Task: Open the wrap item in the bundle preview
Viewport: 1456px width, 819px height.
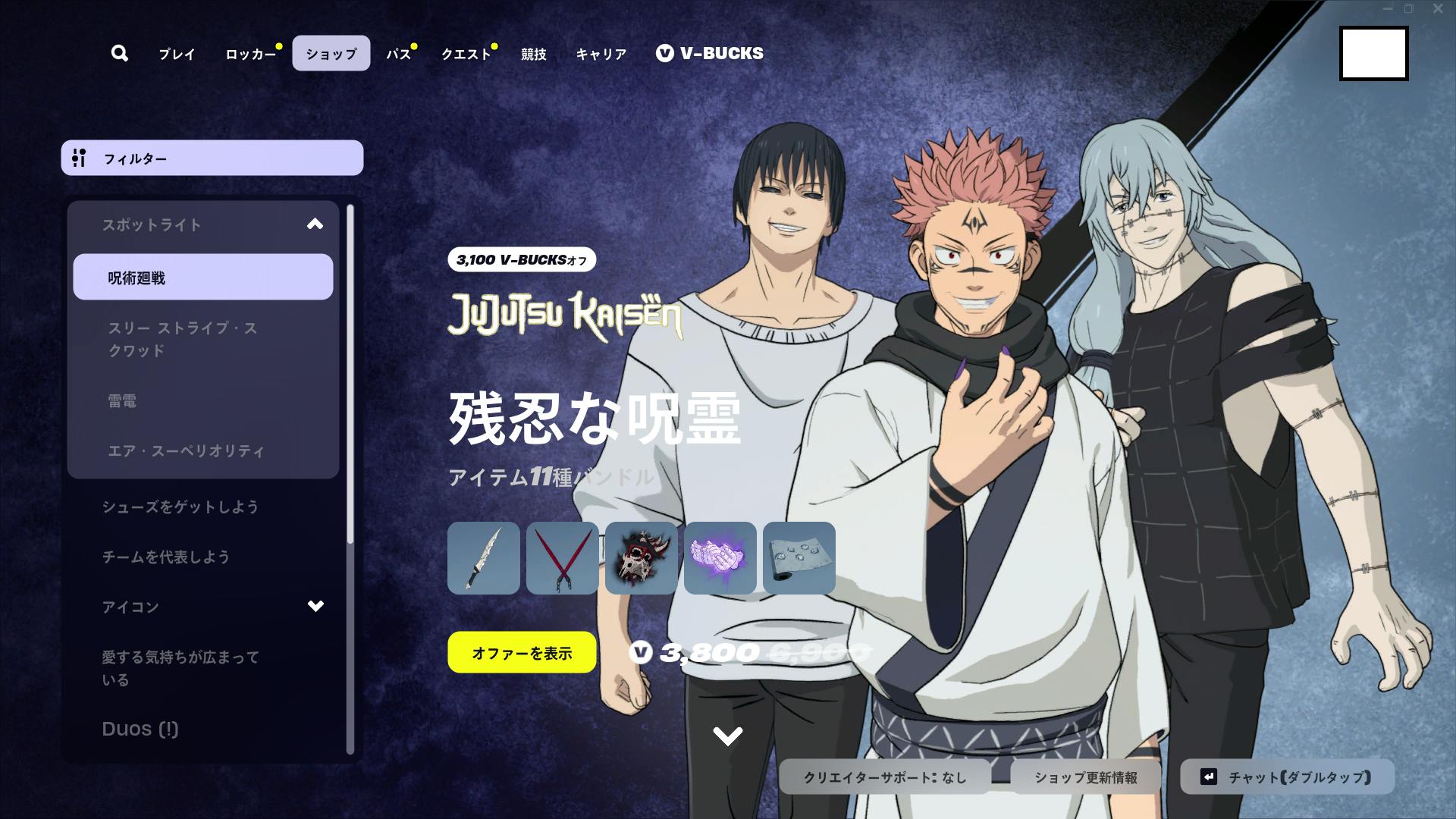Action: coord(797,558)
